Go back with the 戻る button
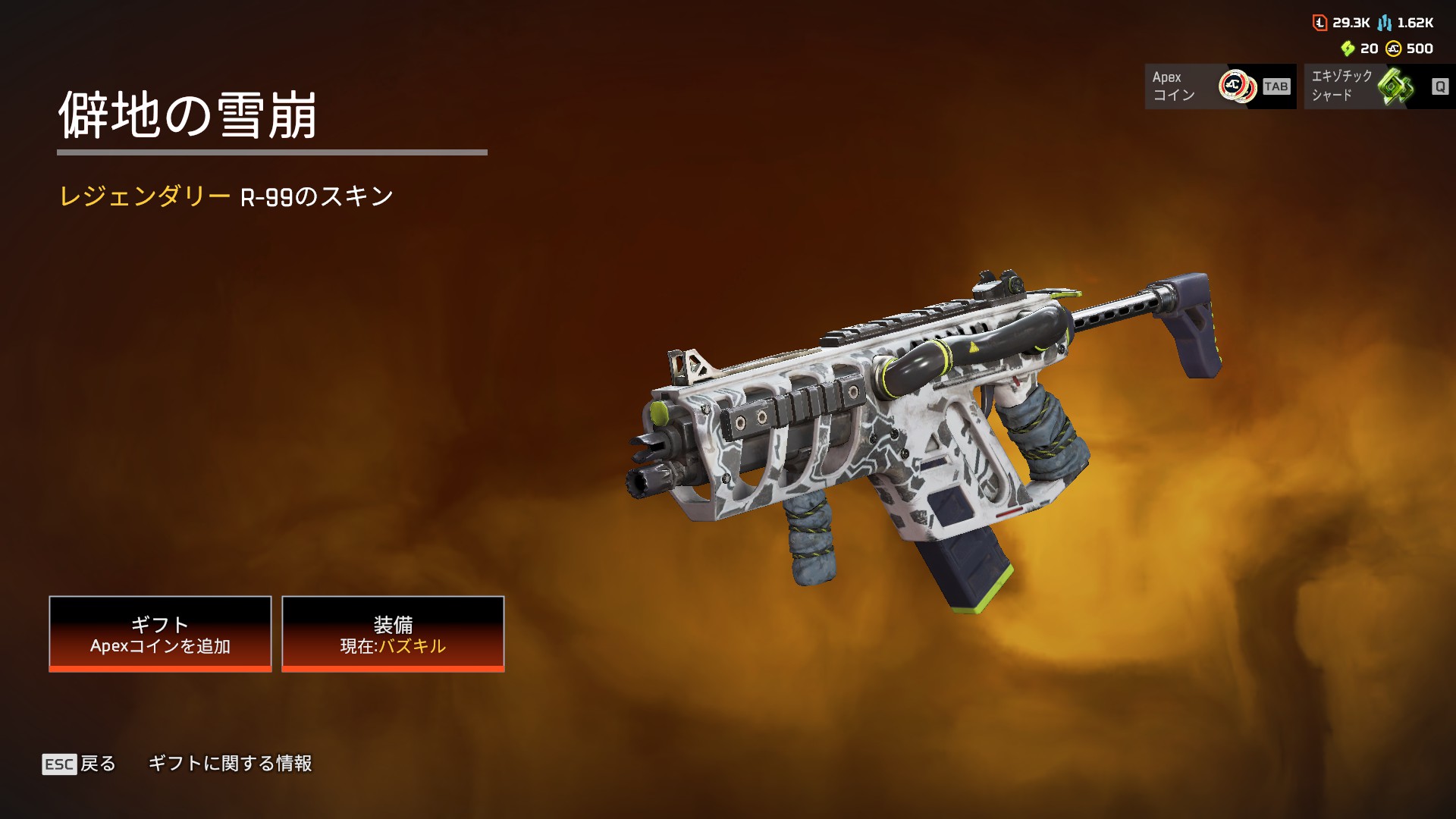The image size is (1456, 819). click(80, 764)
